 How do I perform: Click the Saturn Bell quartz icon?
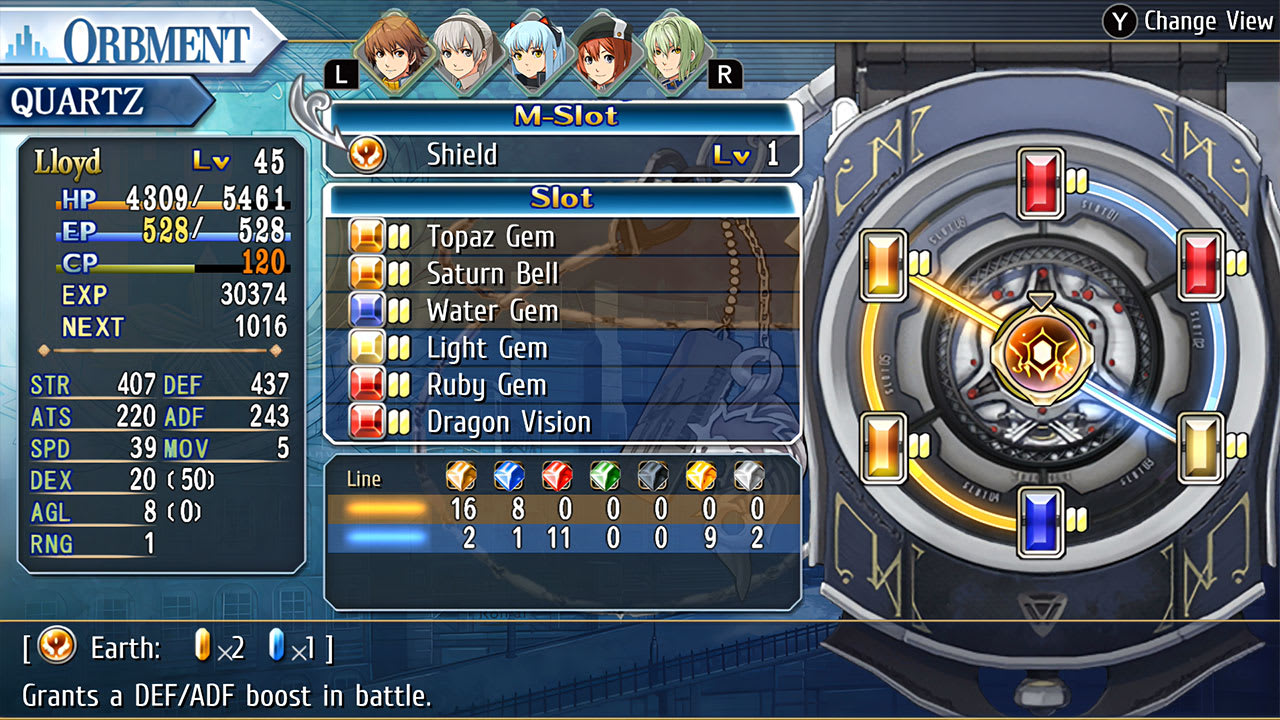tap(366, 274)
